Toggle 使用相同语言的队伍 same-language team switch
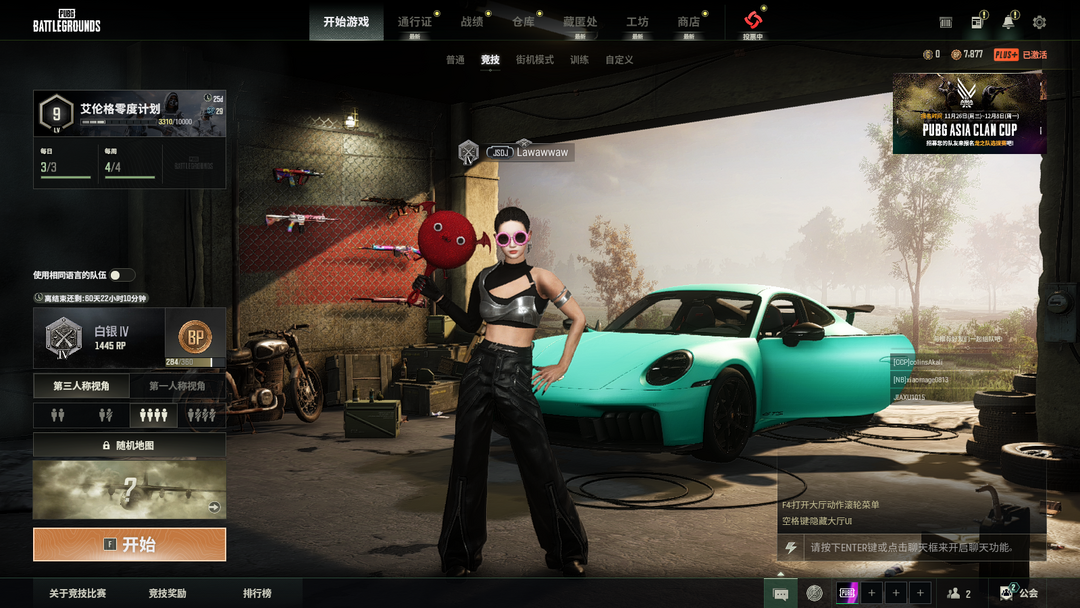Viewport: 1080px width, 608px height. pos(122,275)
